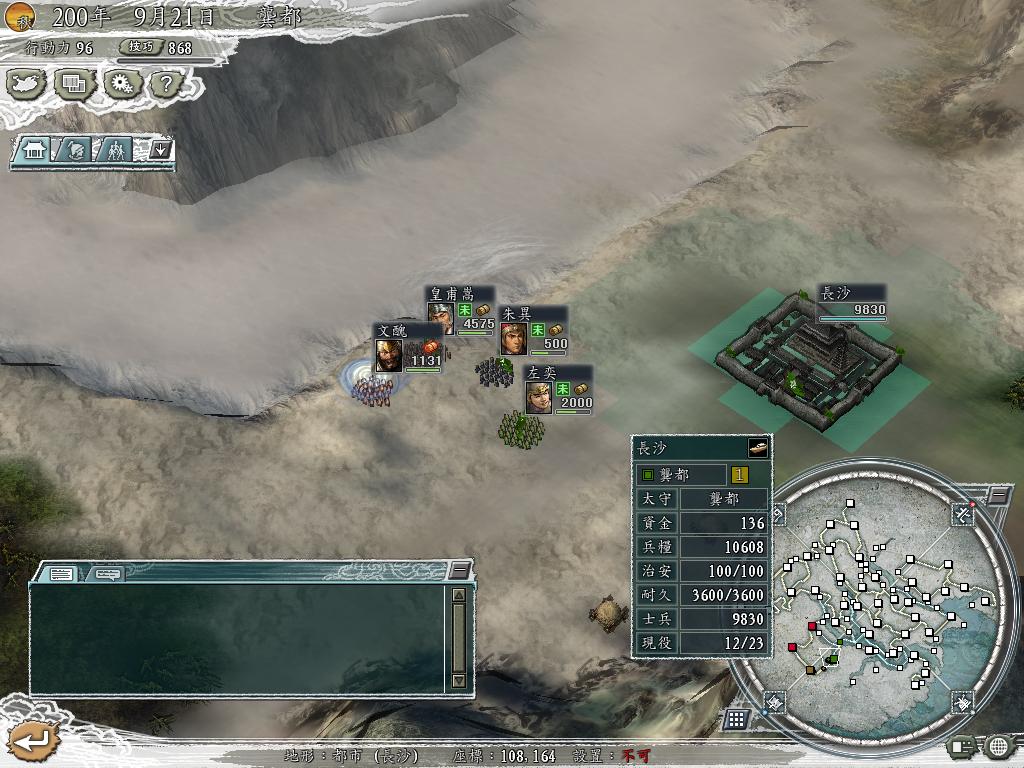Open the China map overview button
1024x768 pixels.
(x=27, y=84)
